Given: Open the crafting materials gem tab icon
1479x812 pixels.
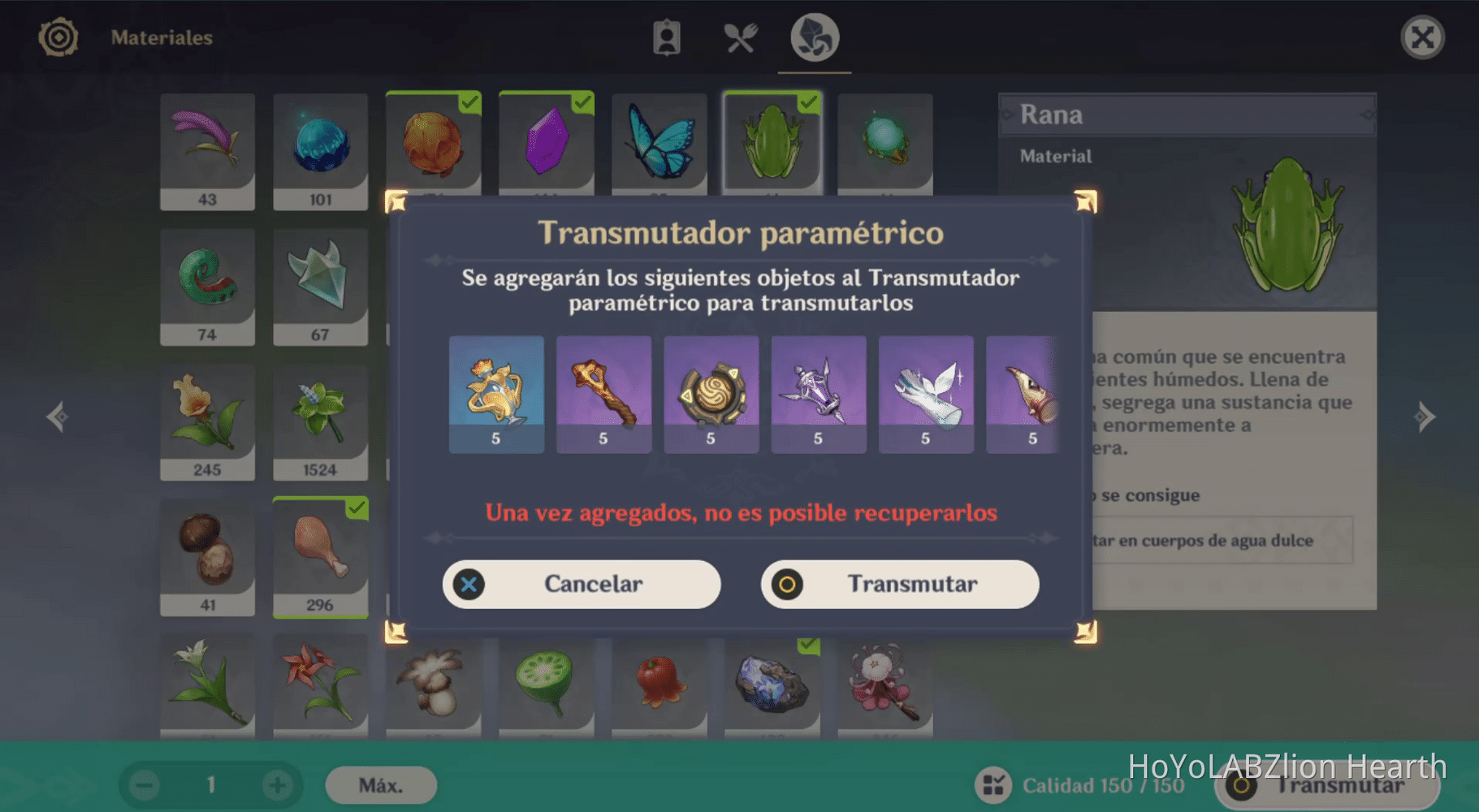Looking at the screenshot, I should click(x=813, y=37).
